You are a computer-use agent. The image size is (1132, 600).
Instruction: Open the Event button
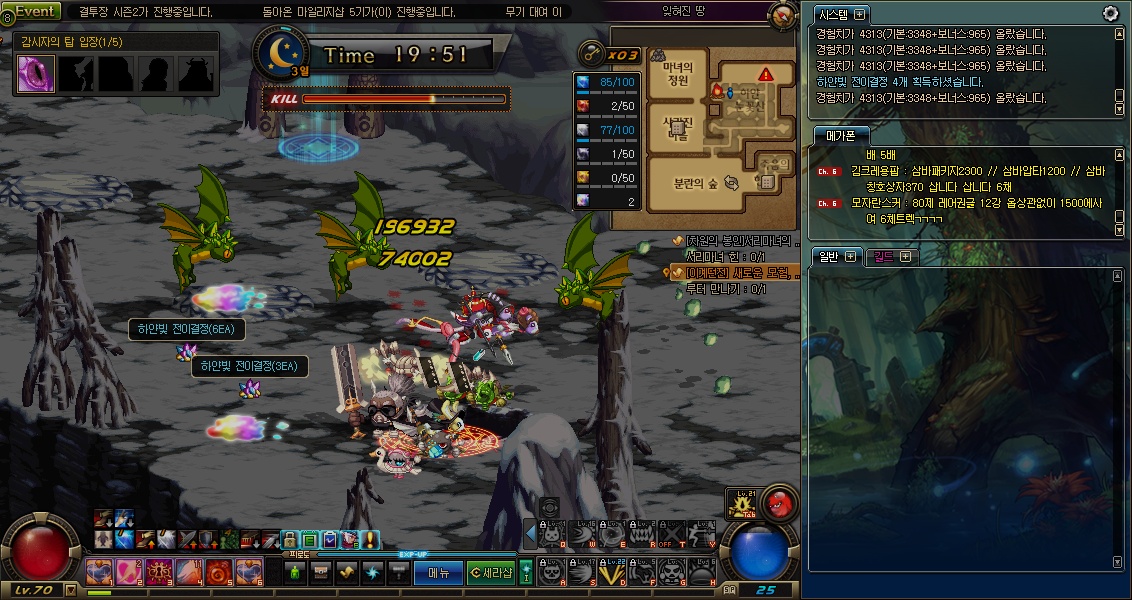[x=36, y=11]
